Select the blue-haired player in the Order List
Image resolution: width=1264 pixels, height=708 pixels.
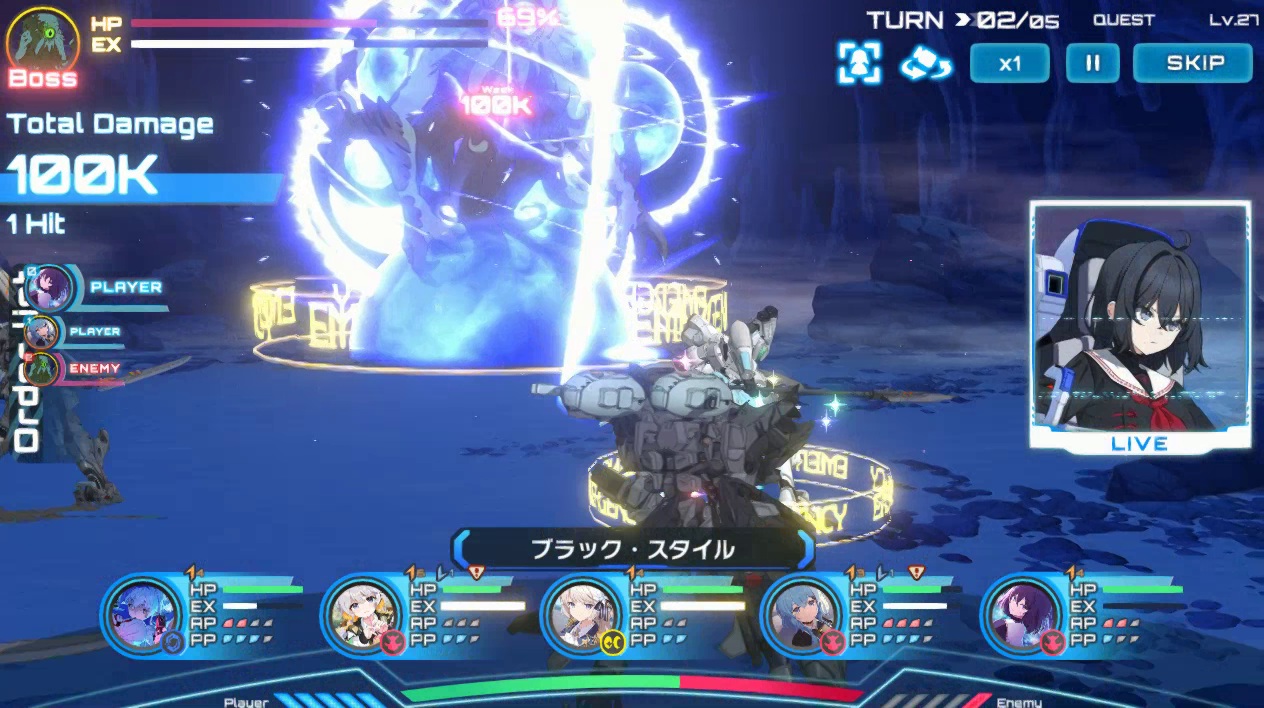[x=42, y=331]
